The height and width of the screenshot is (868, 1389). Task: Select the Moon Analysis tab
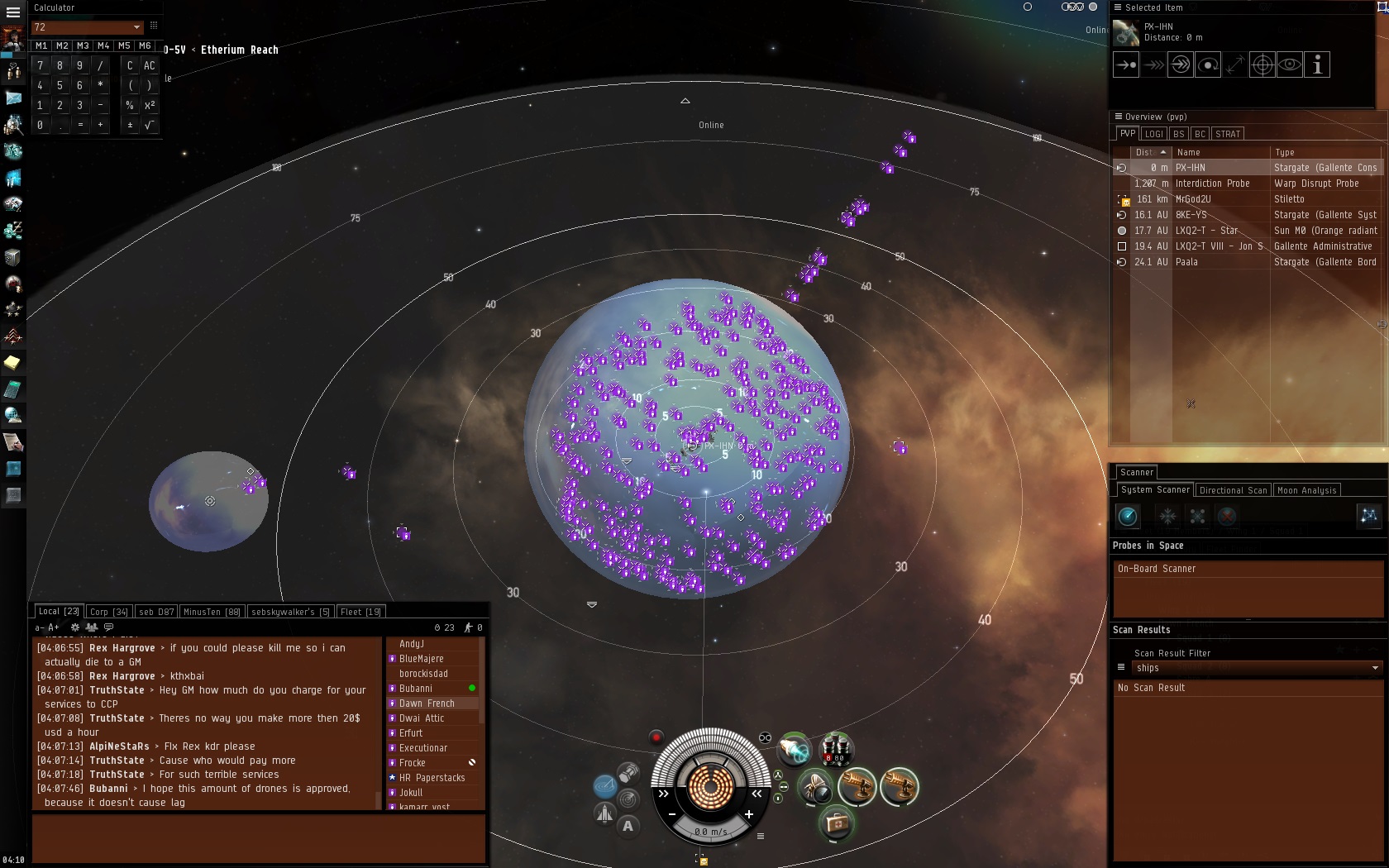coord(1306,490)
